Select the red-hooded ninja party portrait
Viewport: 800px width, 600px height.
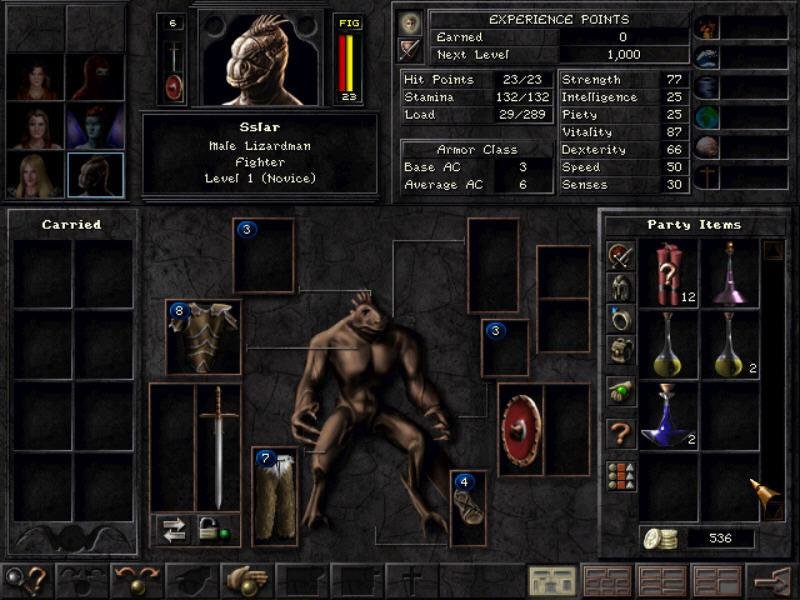coord(96,77)
